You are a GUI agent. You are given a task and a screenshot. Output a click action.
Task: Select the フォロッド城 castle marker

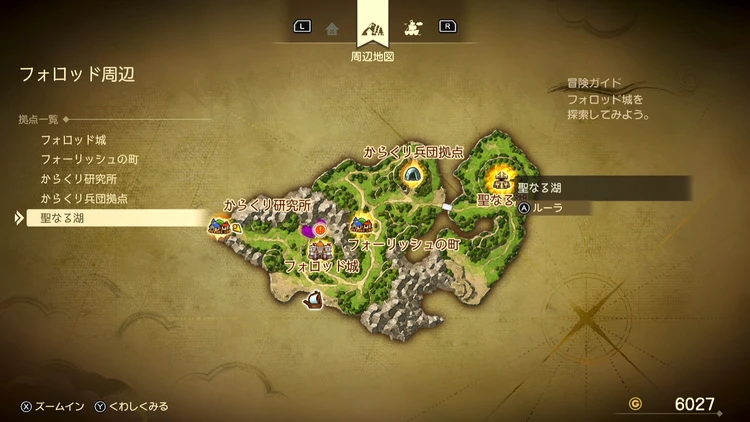coord(321,248)
